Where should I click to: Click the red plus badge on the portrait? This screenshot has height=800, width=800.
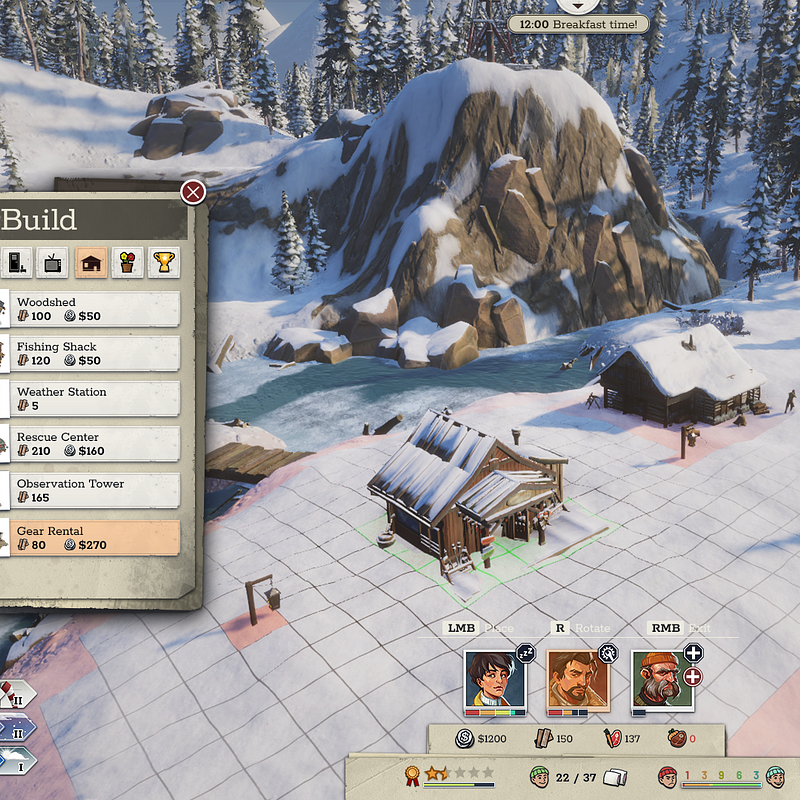693,677
